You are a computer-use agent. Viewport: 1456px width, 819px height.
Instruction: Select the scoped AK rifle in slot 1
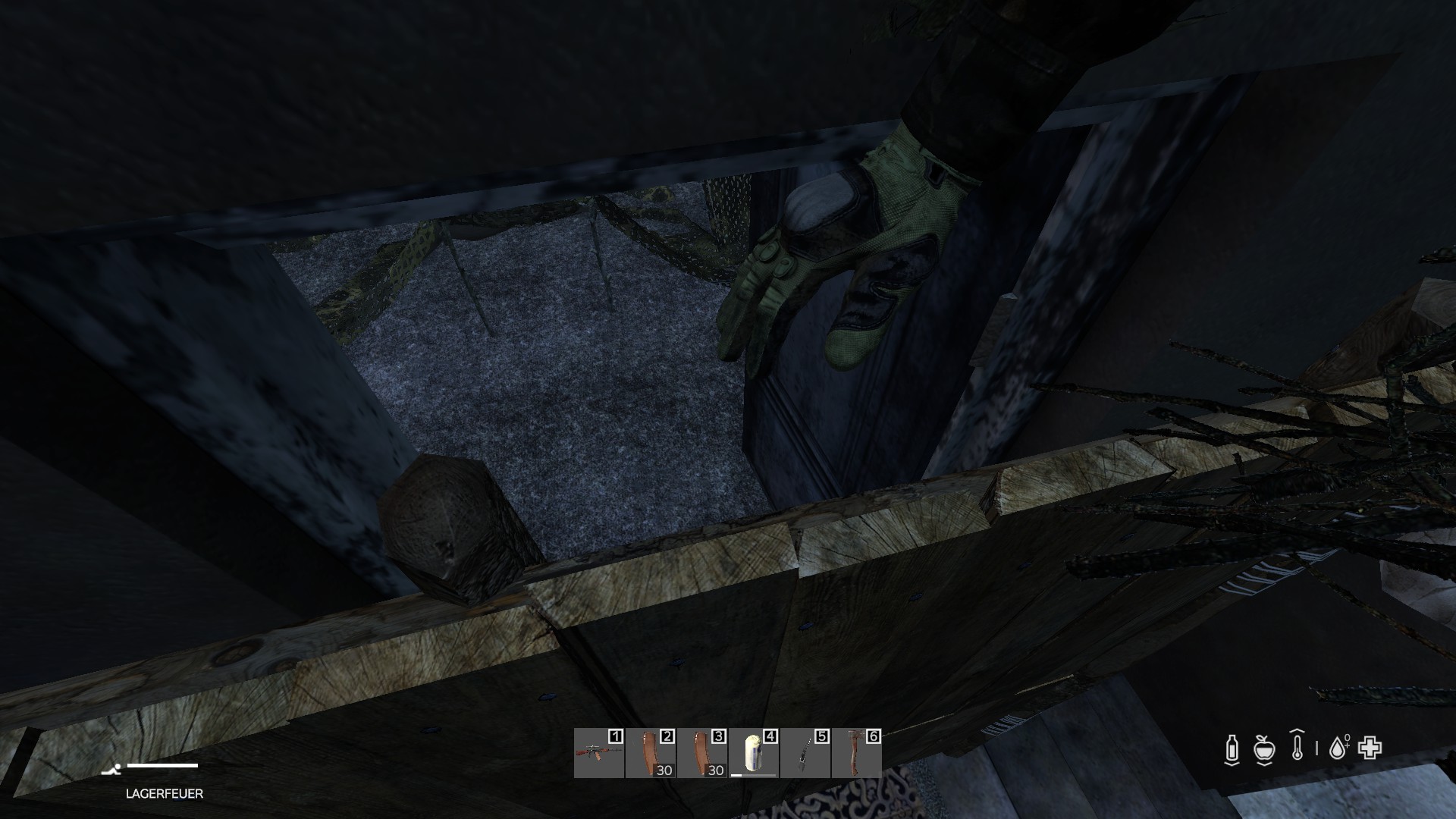pos(599,753)
